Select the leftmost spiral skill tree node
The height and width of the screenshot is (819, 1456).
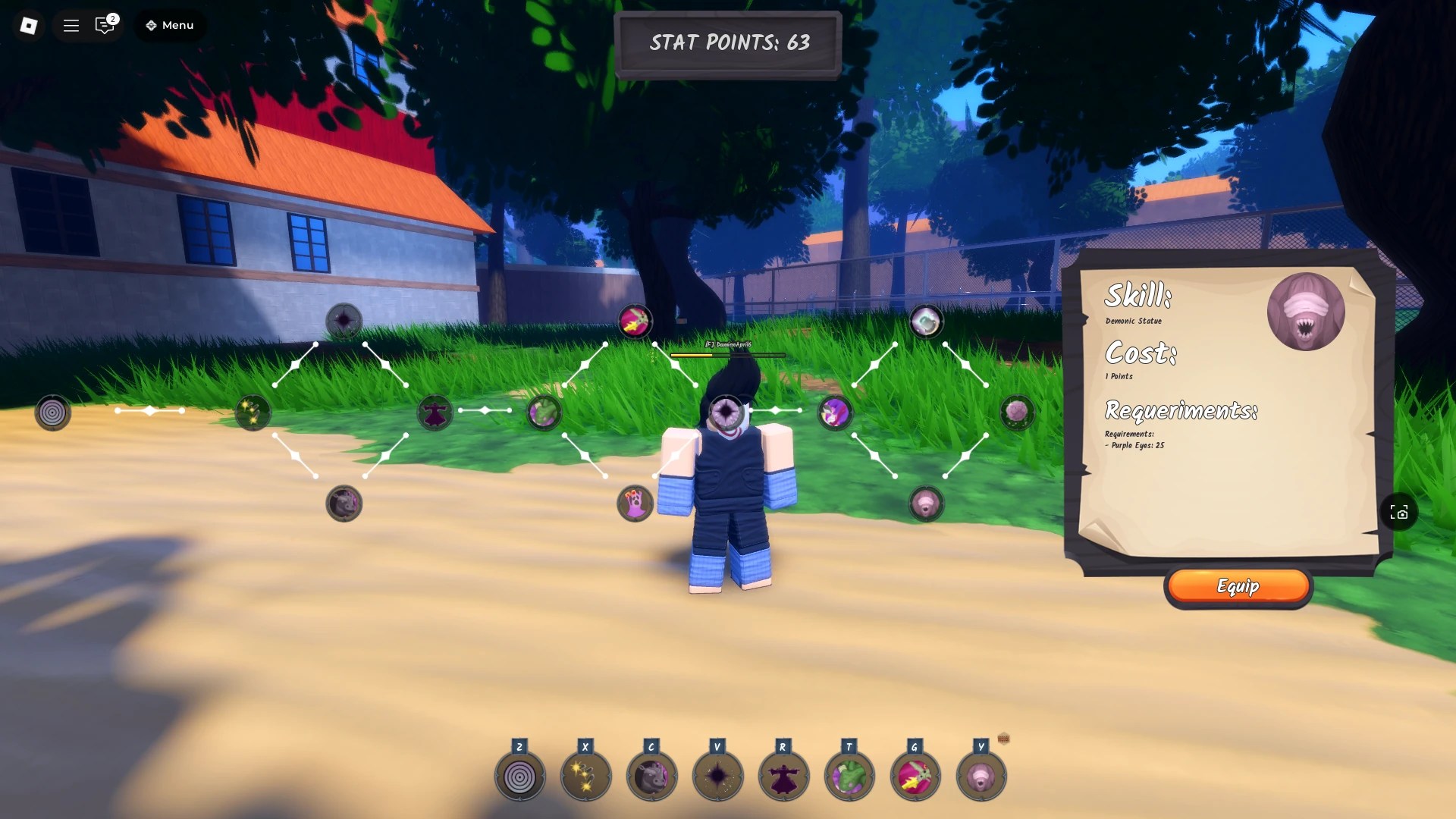pos(51,413)
